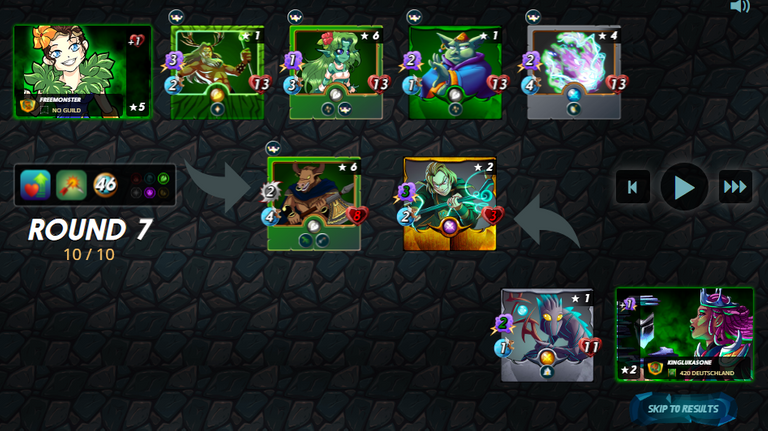Inspect the red burst ruleset icon
This screenshot has height=431, width=768.
click(71, 185)
